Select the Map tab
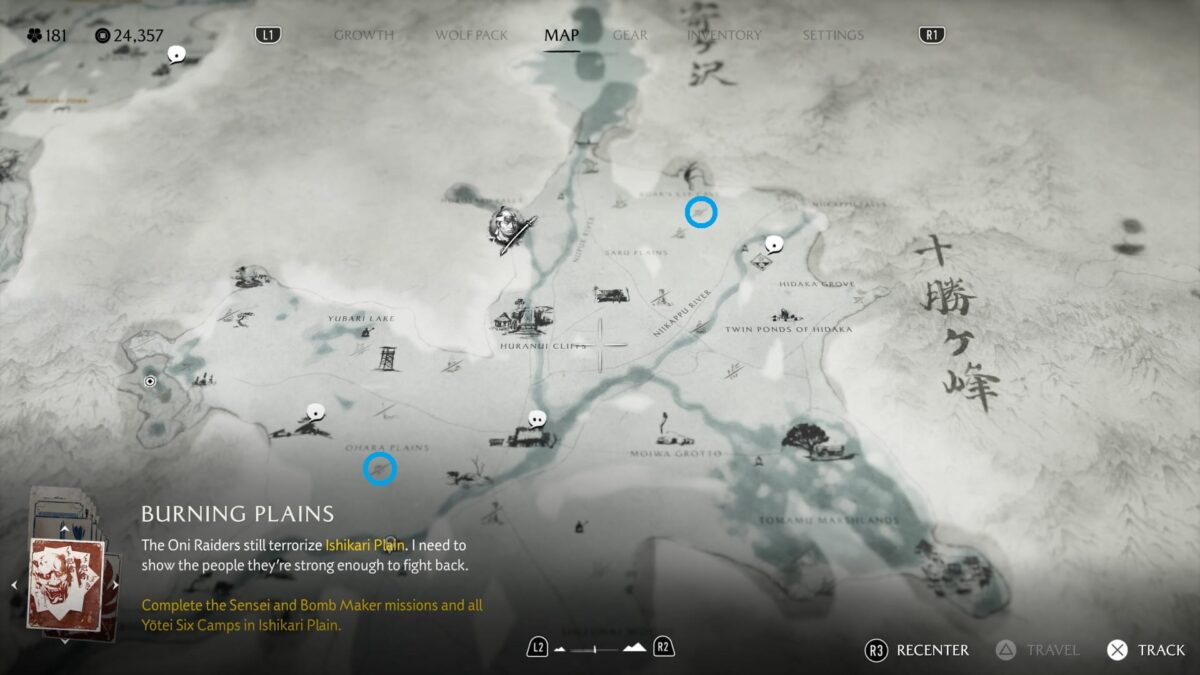 tap(561, 35)
